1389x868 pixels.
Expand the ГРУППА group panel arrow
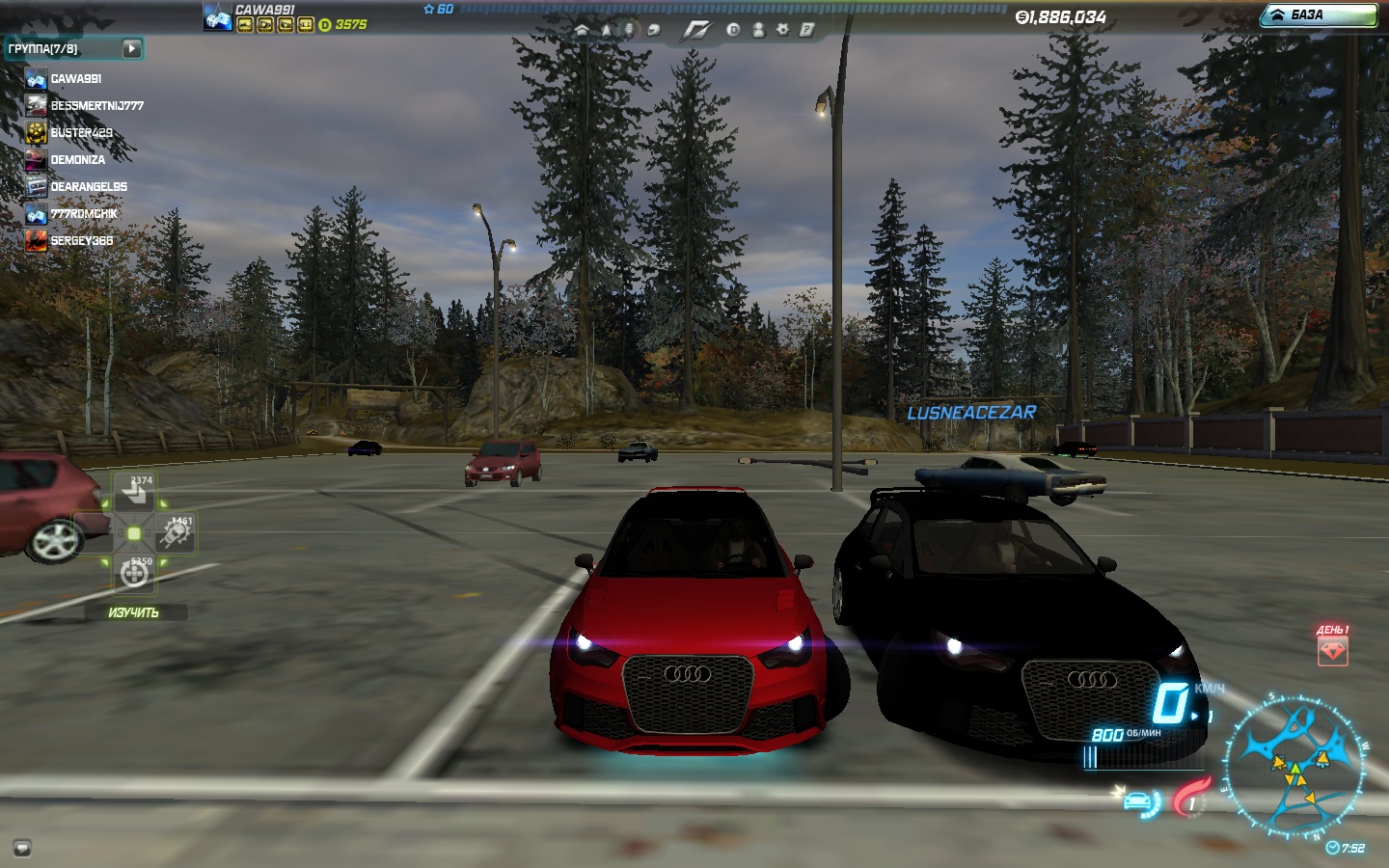[132, 48]
